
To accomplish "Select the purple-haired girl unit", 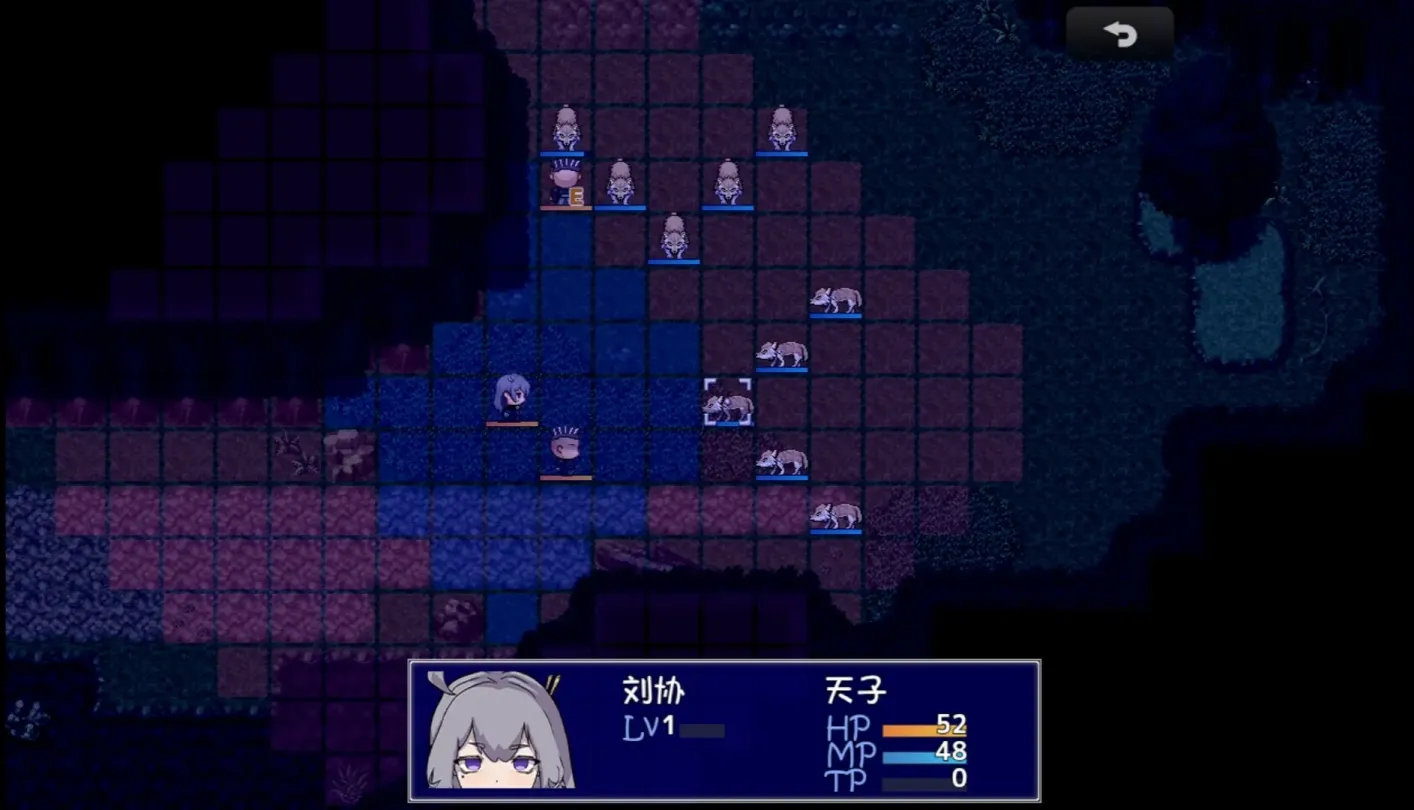I will 510,397.
